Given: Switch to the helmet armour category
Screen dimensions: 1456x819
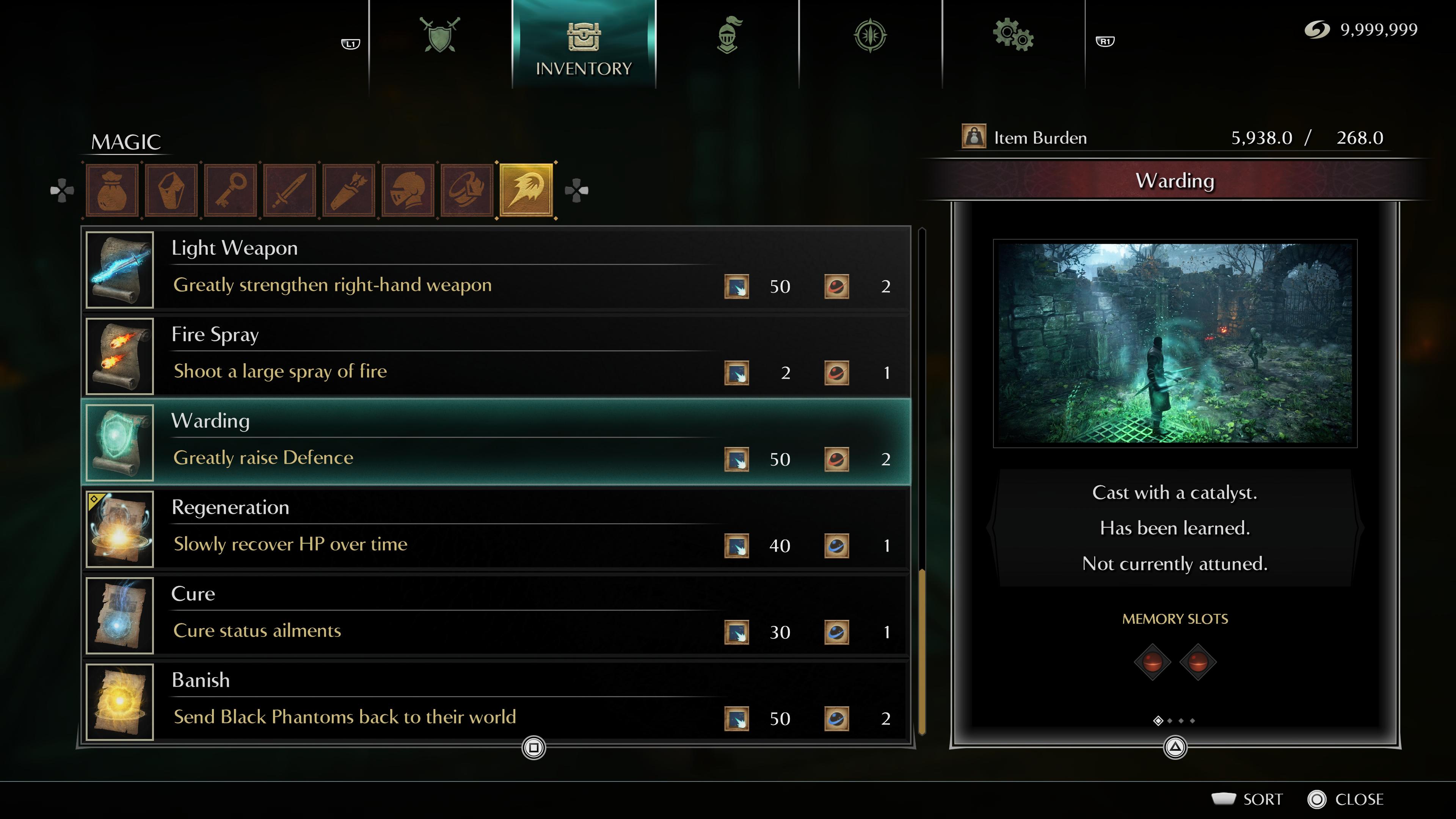Looking at the screenshot, I should click(x=408, y=190).
